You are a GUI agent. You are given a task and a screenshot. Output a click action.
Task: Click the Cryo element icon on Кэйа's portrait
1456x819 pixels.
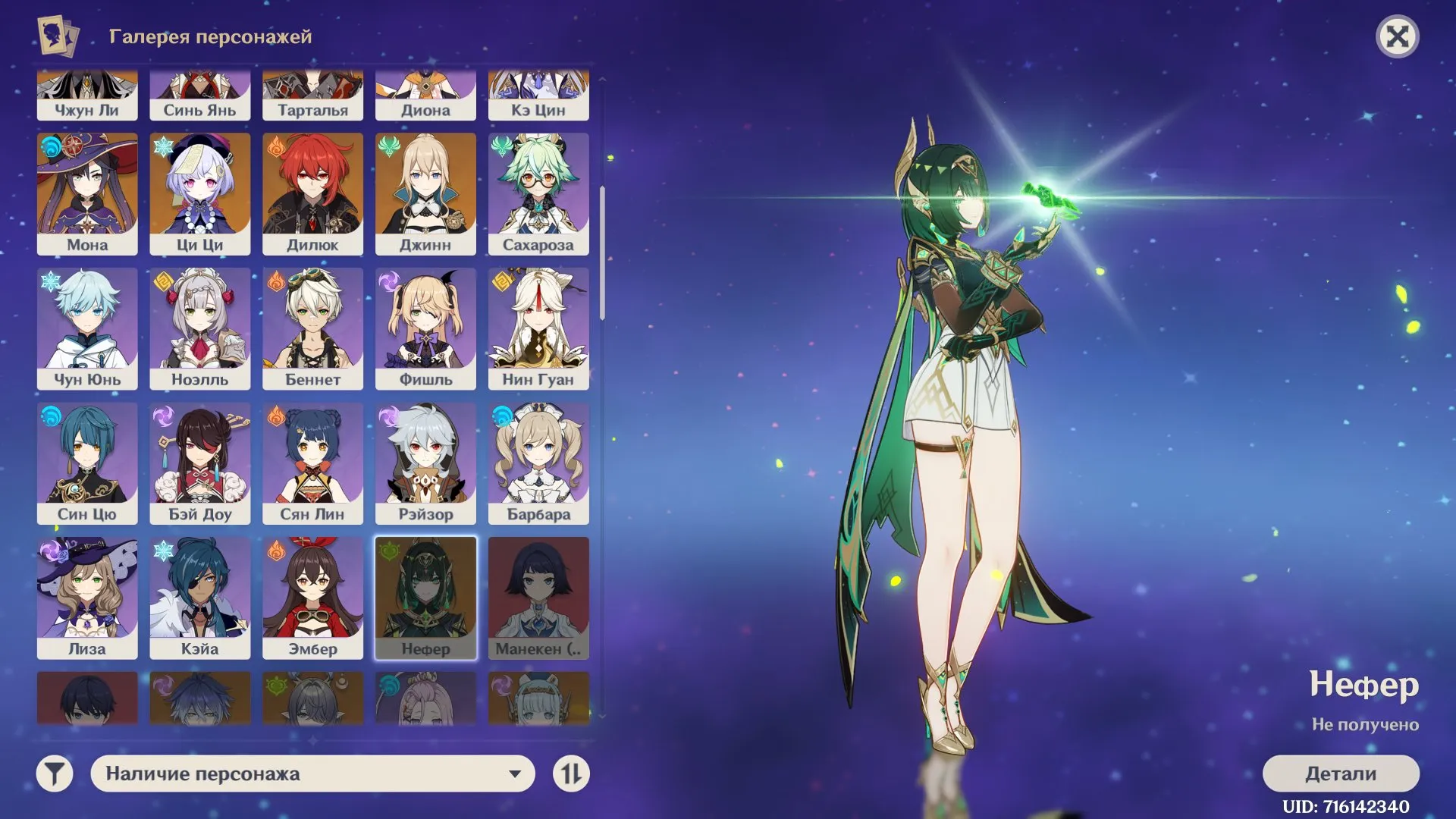tap(164, 552)
